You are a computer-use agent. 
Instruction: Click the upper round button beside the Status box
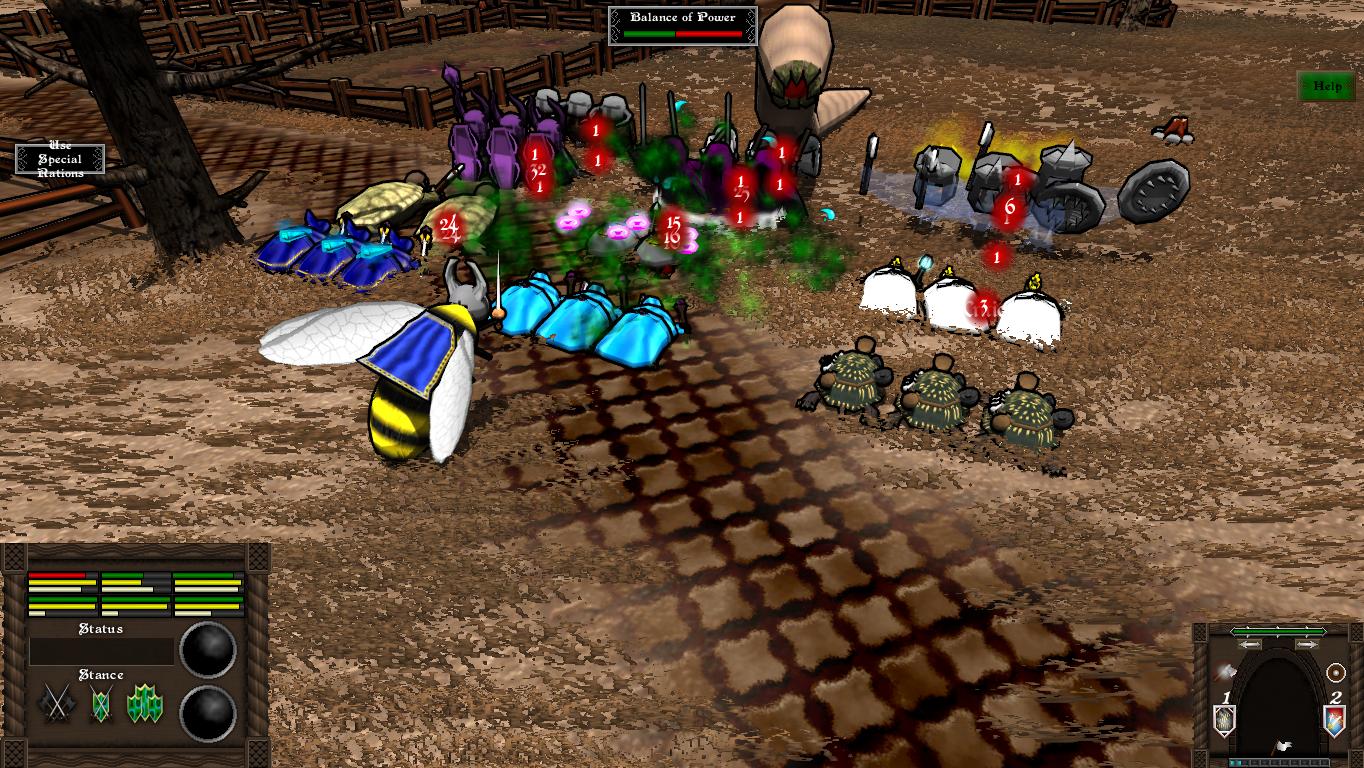coord(207,649)
